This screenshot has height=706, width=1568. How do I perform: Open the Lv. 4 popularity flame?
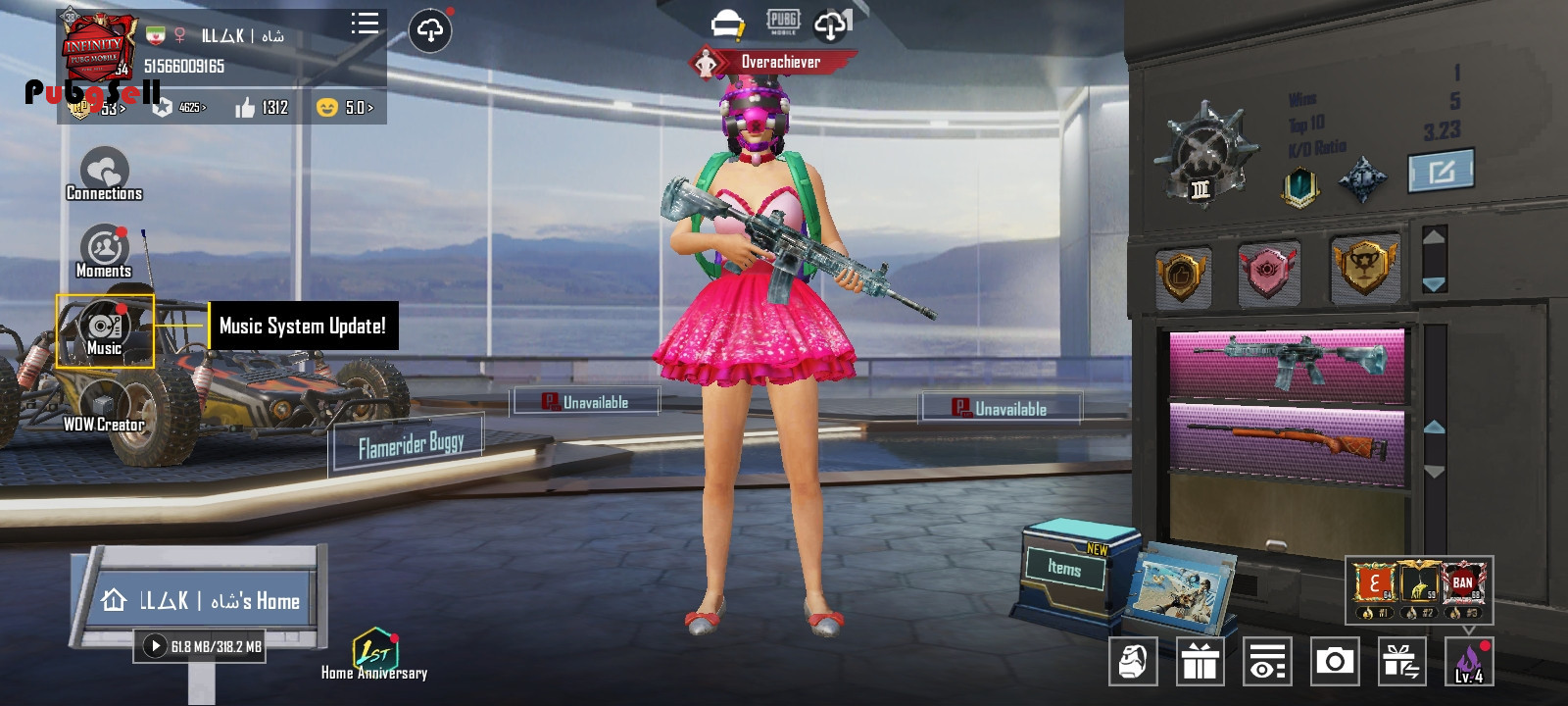click(1469, 662)
